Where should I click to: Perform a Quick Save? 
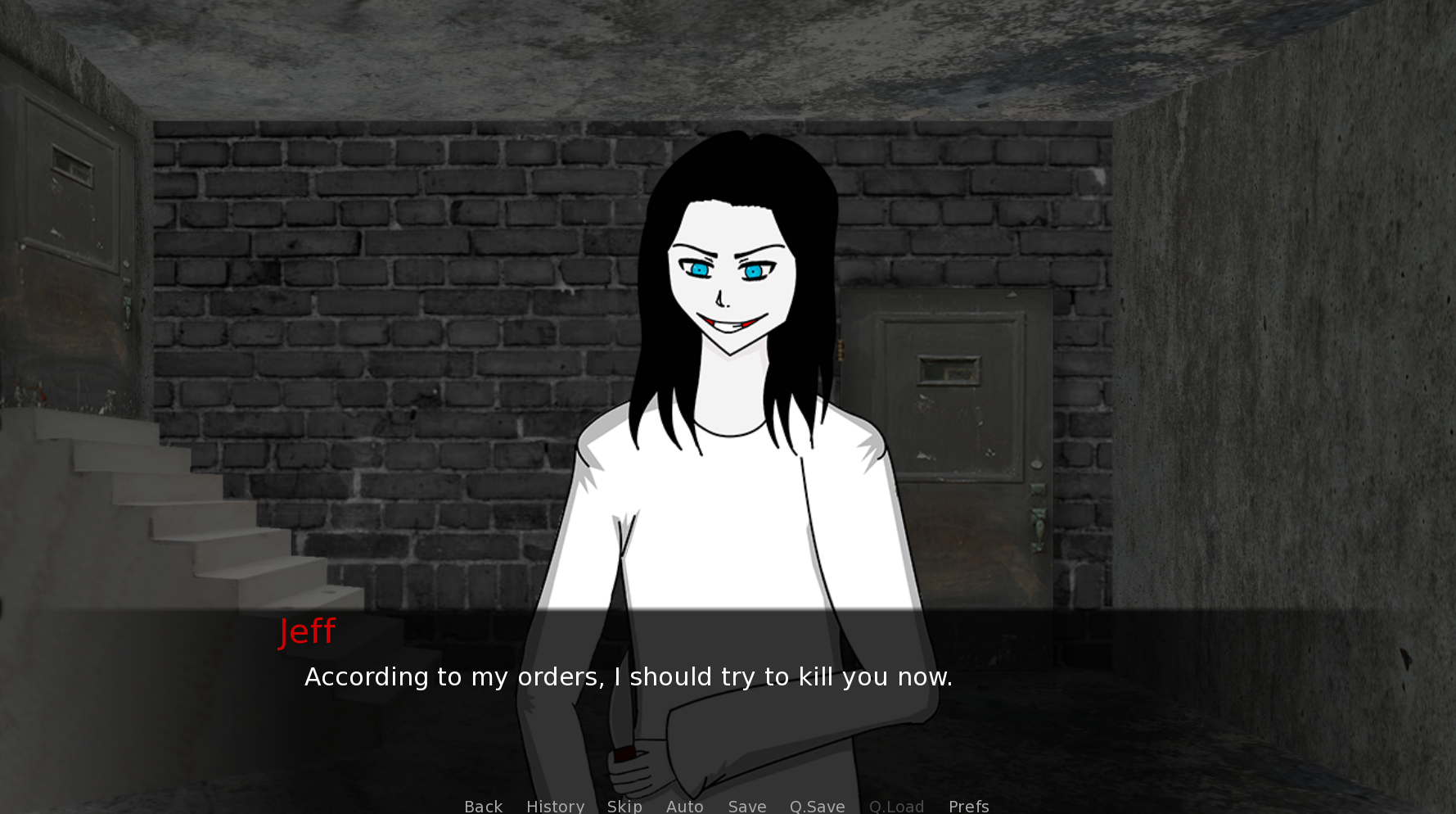817,806
